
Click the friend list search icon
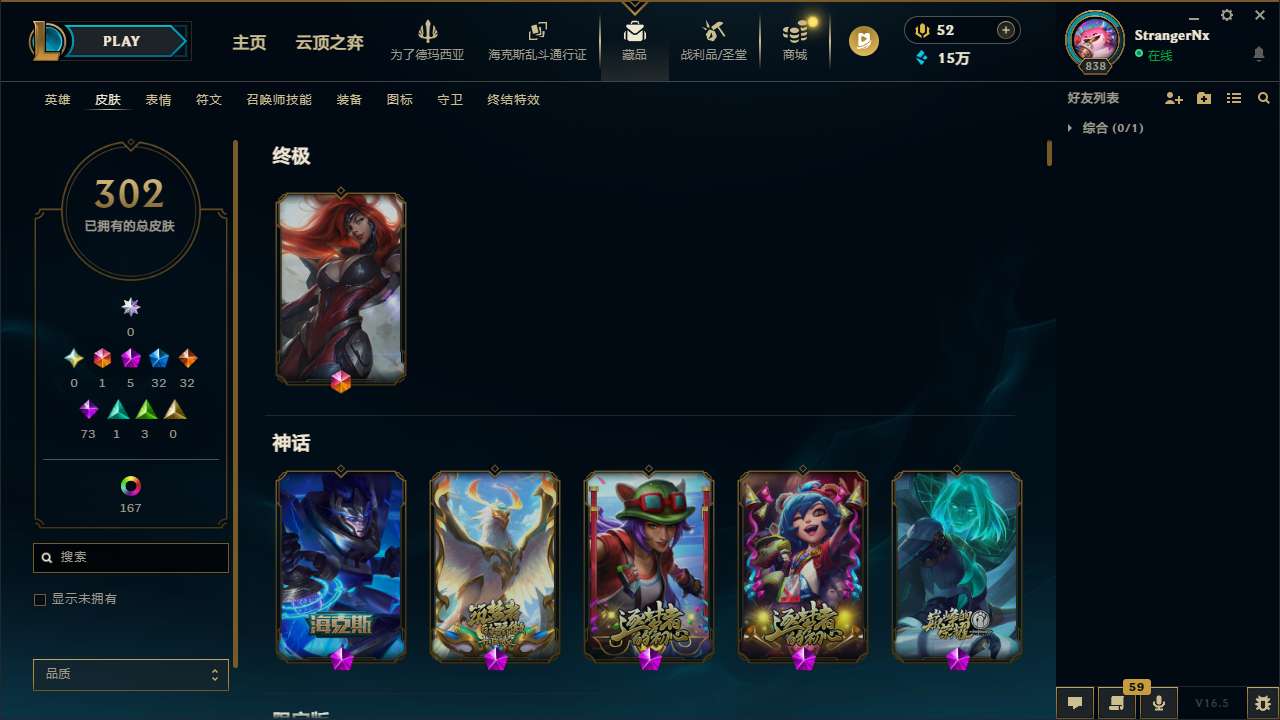click(x=1264, y=98)
